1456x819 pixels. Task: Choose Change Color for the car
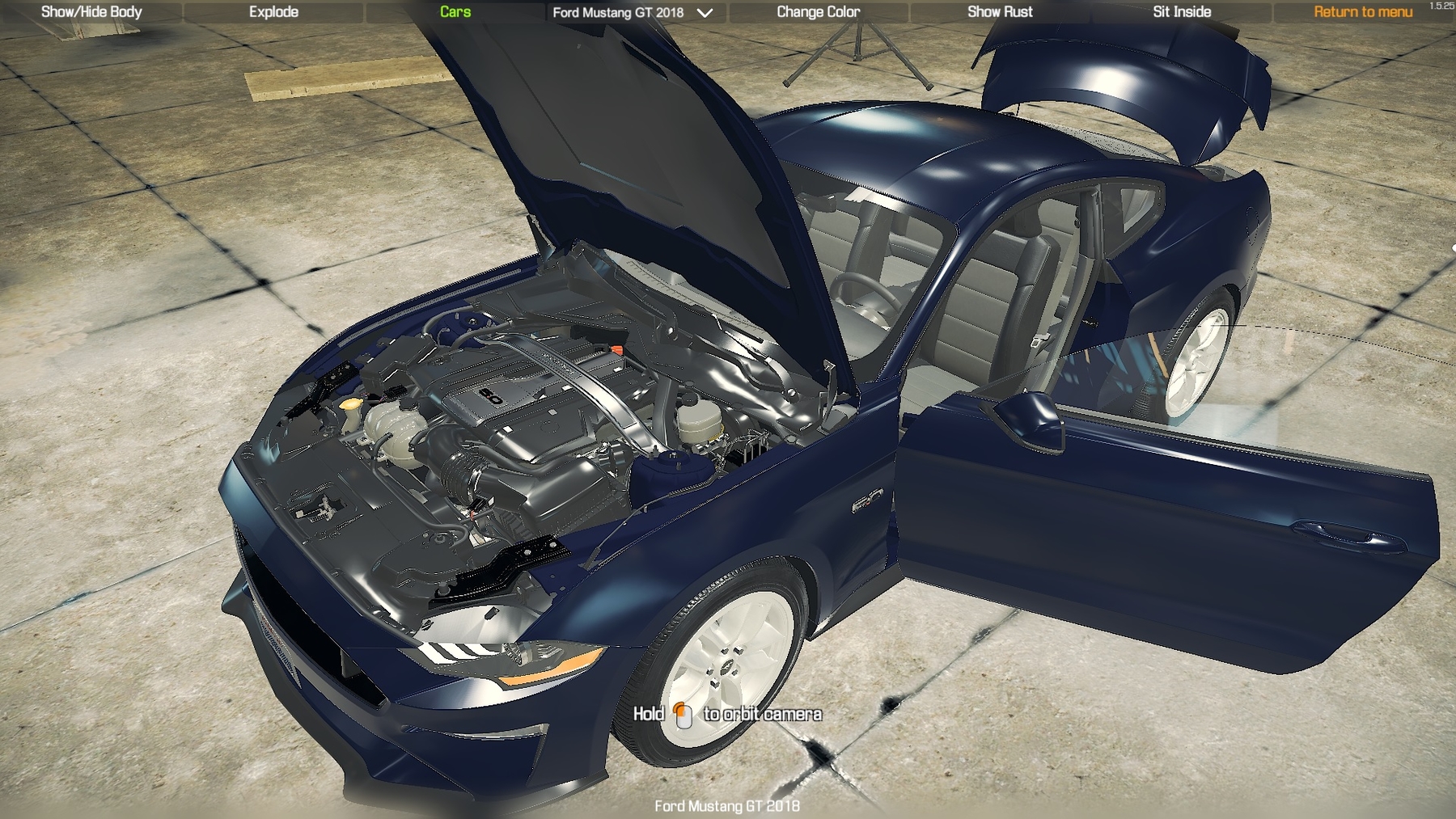pos(818,12)
